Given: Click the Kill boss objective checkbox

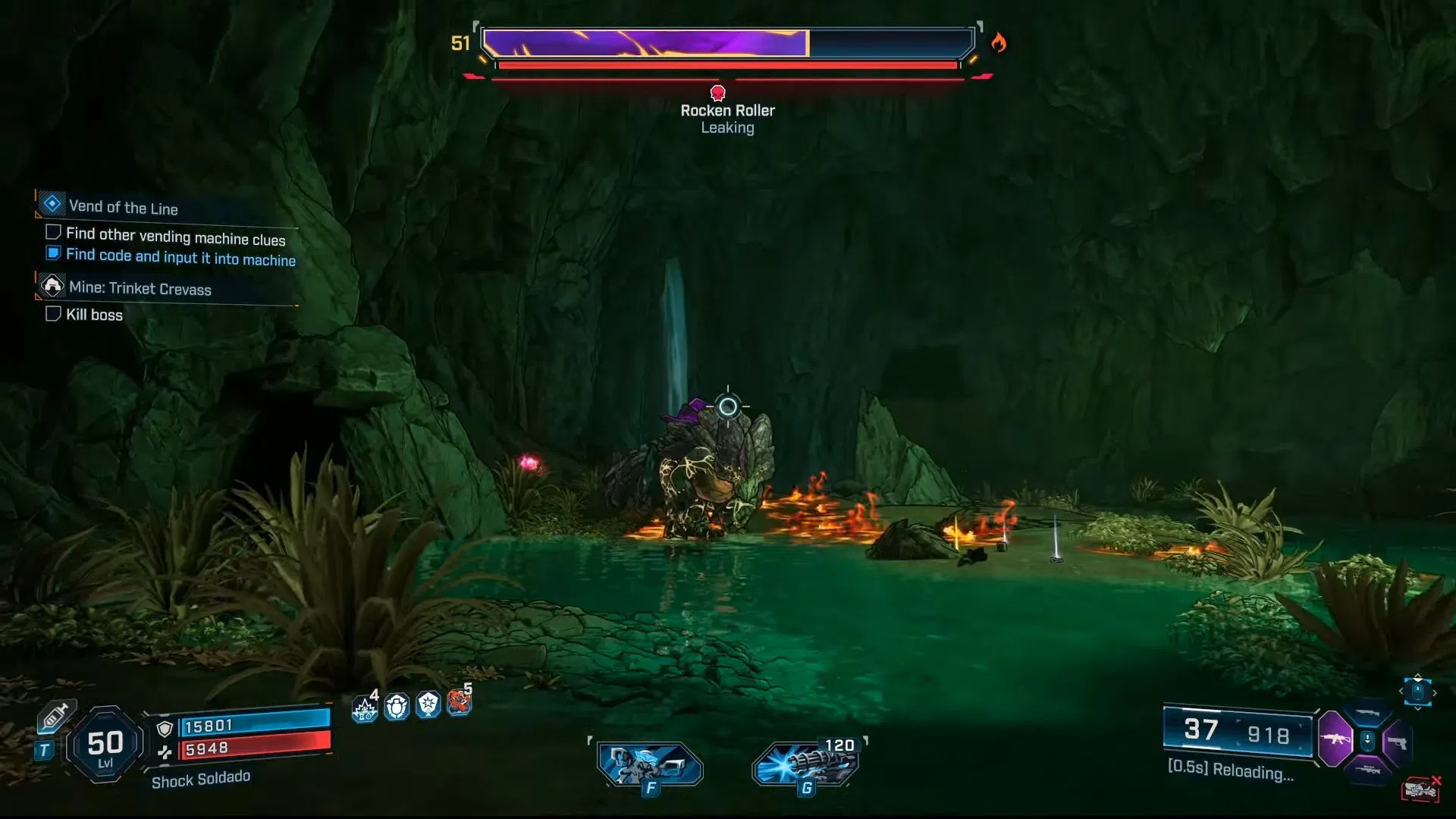Looking at the screenshot, I should coord(53,314).
